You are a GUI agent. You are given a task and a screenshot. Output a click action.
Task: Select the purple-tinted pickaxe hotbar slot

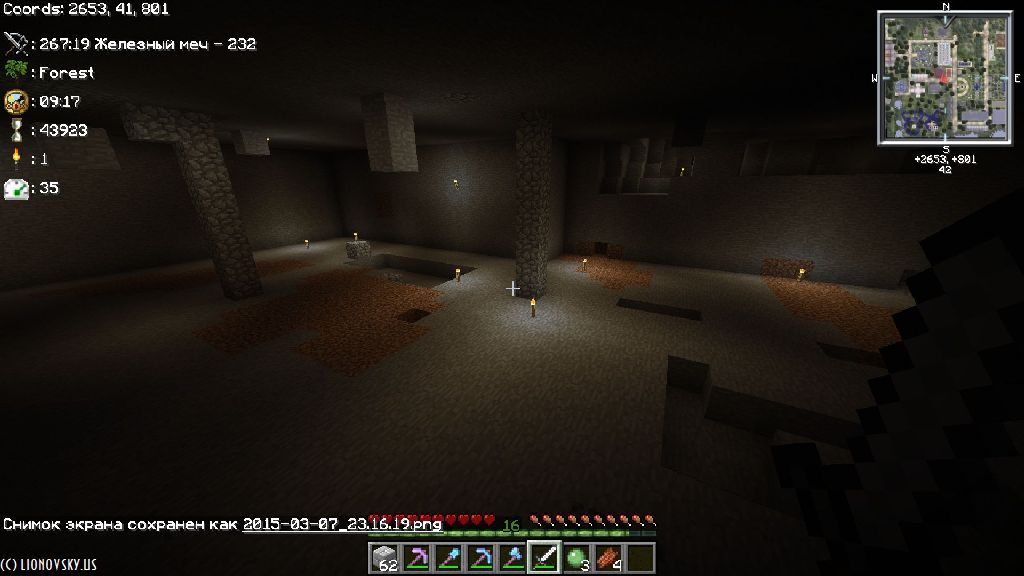(416, 558)
